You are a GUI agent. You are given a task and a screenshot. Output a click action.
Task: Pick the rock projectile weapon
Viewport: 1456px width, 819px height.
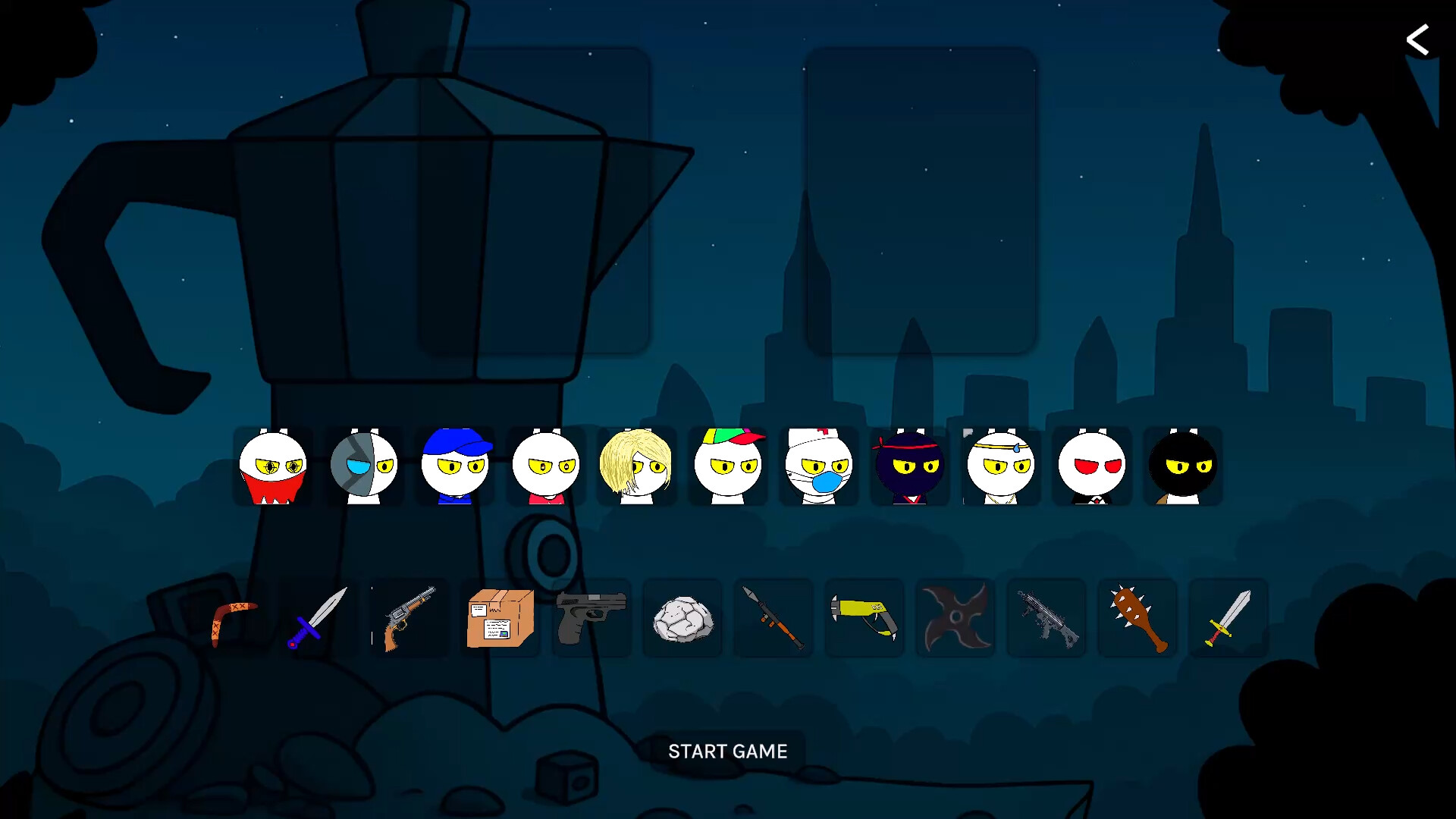coord(682,618)
